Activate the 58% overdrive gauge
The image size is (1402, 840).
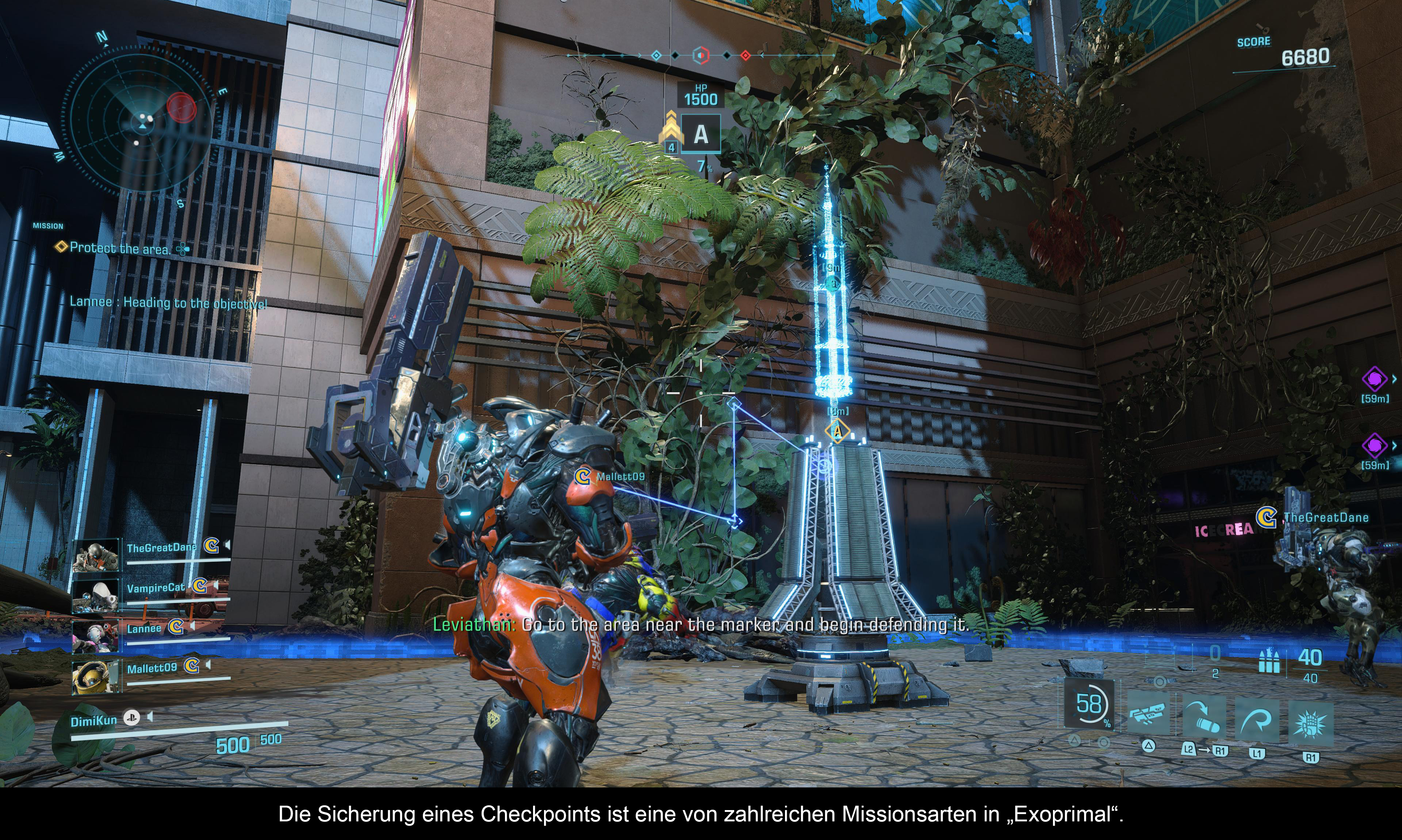tap(1088, 705)
